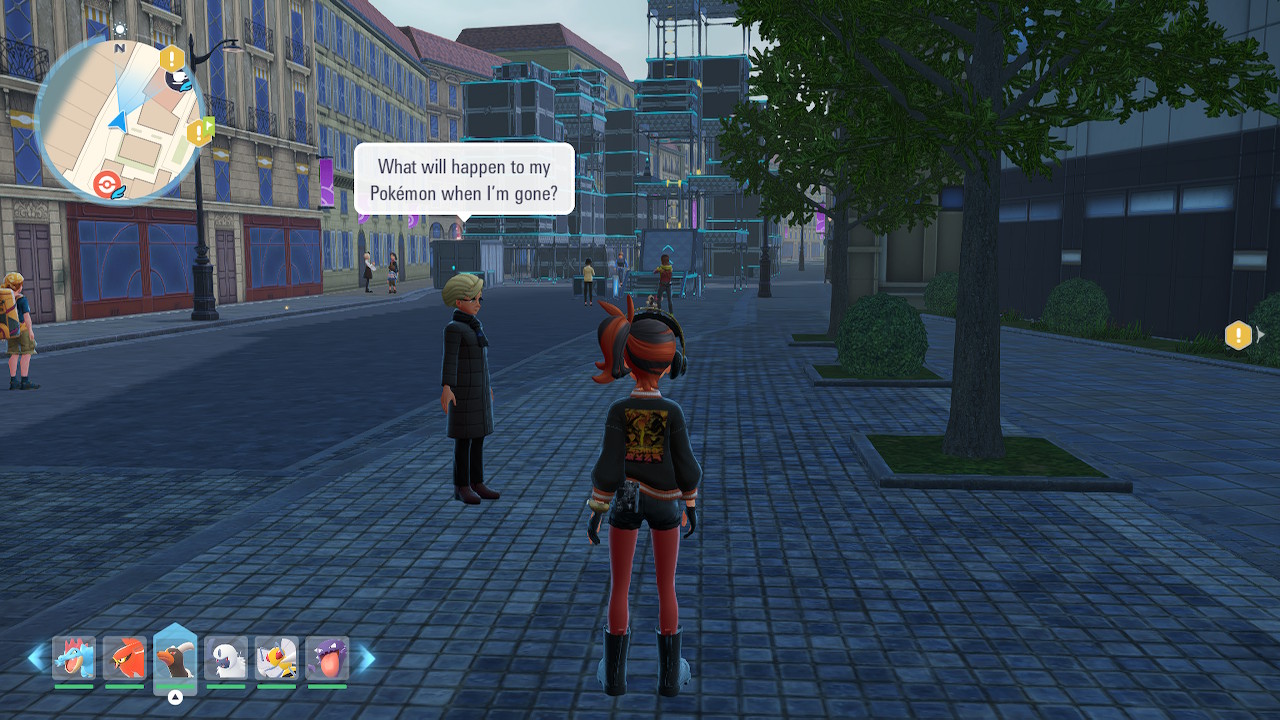The width and height of the screenshot is (1280, 720).
Task: Click the offscreen quest indicator at screen edge
Action: pyautogui.click(x=1239, y=335)
